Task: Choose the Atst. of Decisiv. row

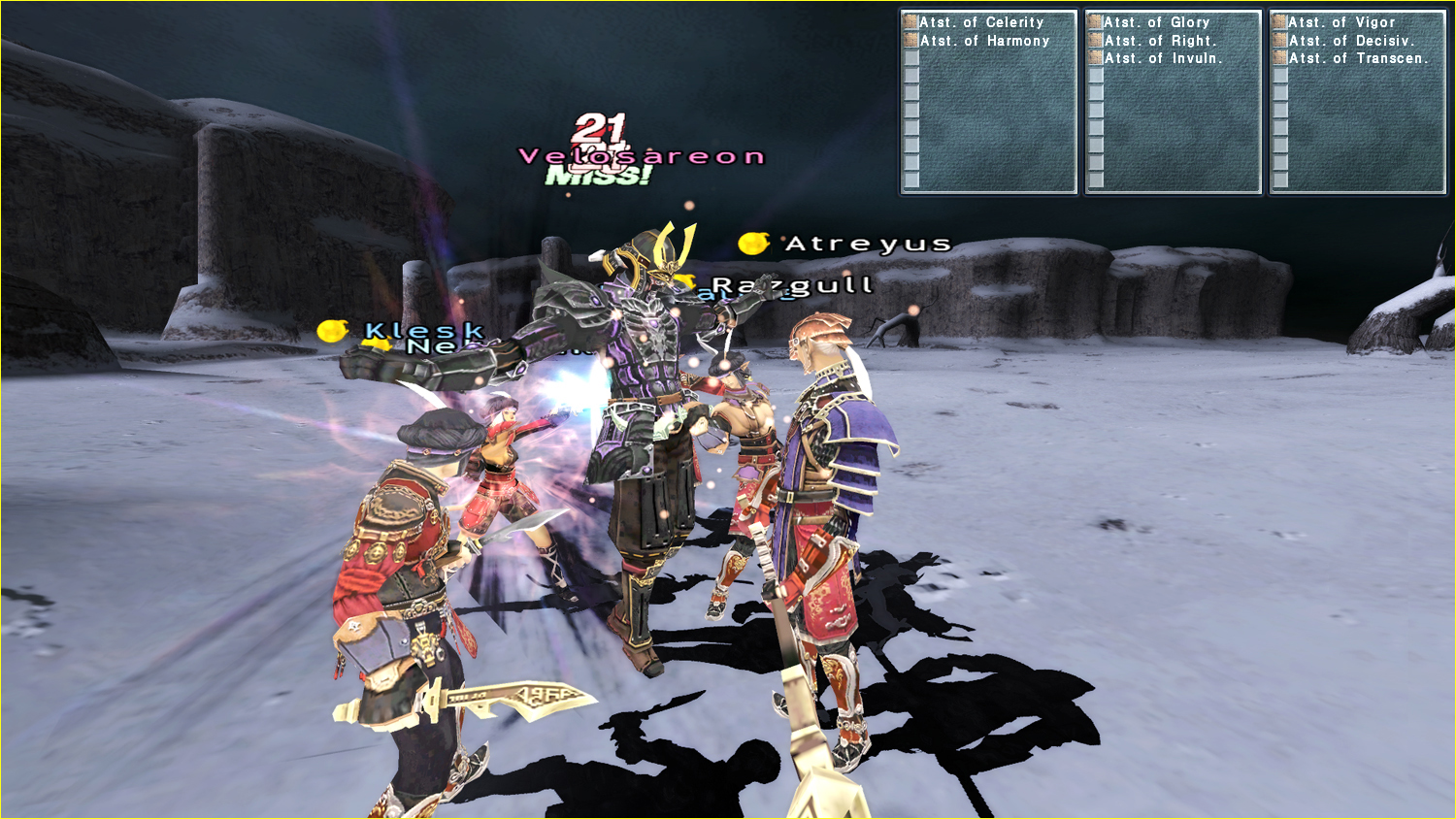Action: click(x=1351, y=41)
